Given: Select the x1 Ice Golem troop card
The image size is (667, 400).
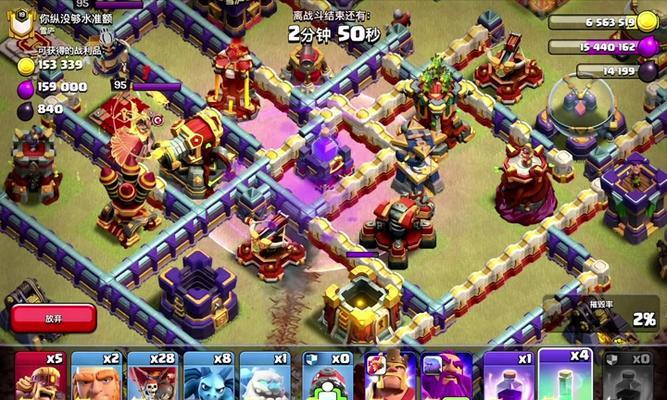Looking at the screenshot, I should click(266, 376).
